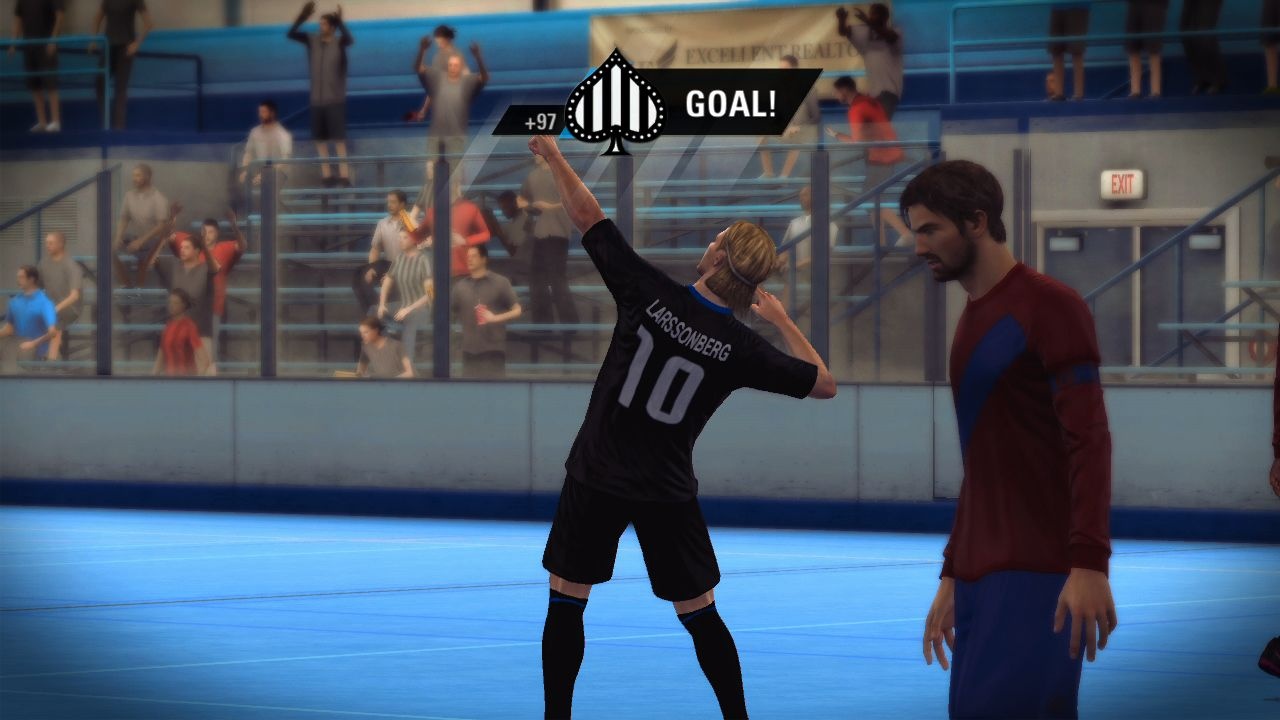The image size is (1280, 720).
Task: Click the orange life ring on the wall
Action: (1262, 348)
